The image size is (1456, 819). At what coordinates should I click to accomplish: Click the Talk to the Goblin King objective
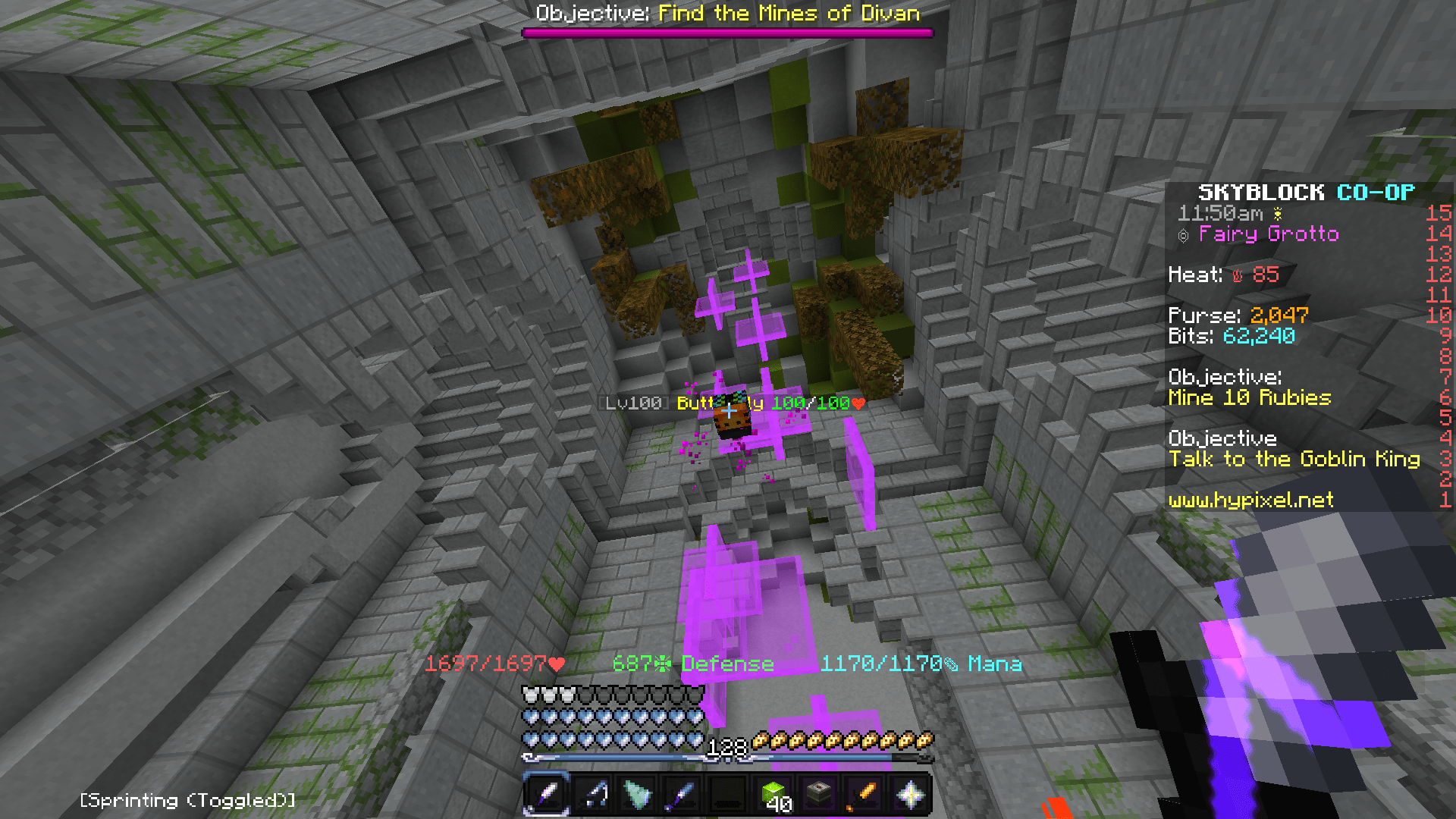click(1294, 459)
